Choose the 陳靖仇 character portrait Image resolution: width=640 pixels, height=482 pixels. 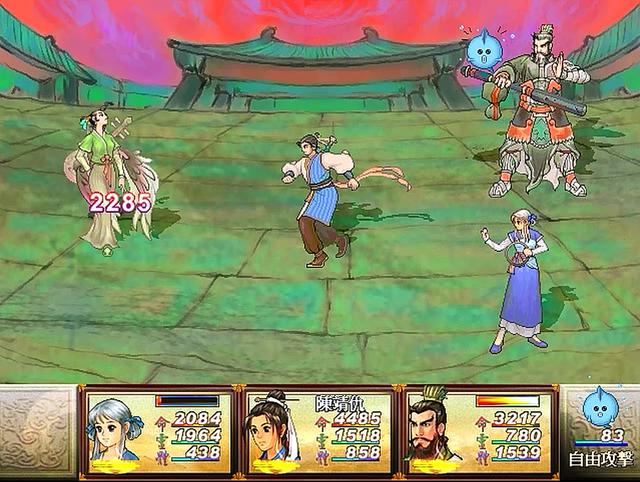point(273,432)
